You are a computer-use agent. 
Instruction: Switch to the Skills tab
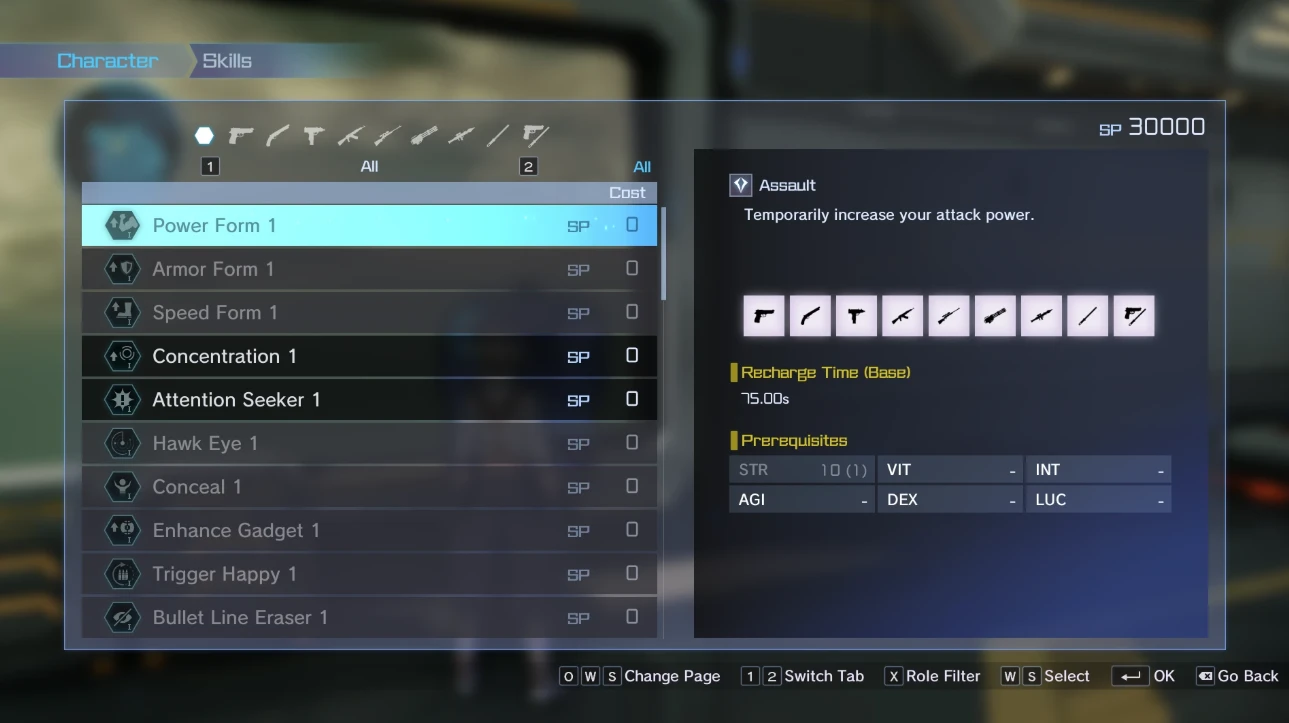click(x=227, y=60)
